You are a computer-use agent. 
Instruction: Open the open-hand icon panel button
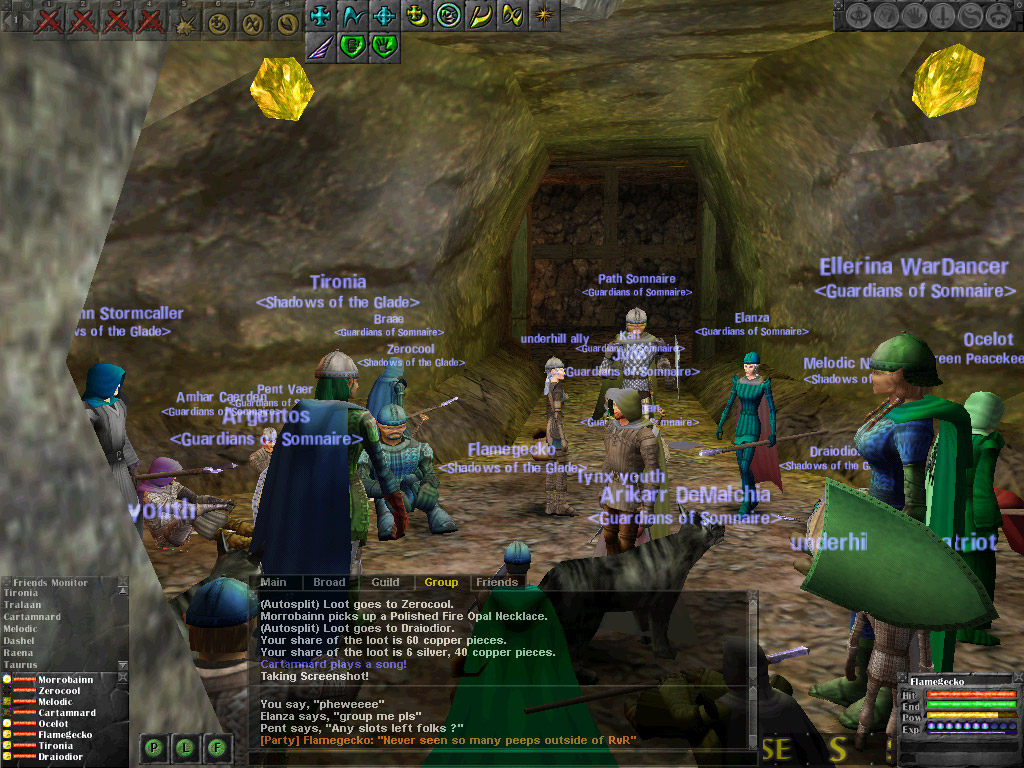(914, 16)
